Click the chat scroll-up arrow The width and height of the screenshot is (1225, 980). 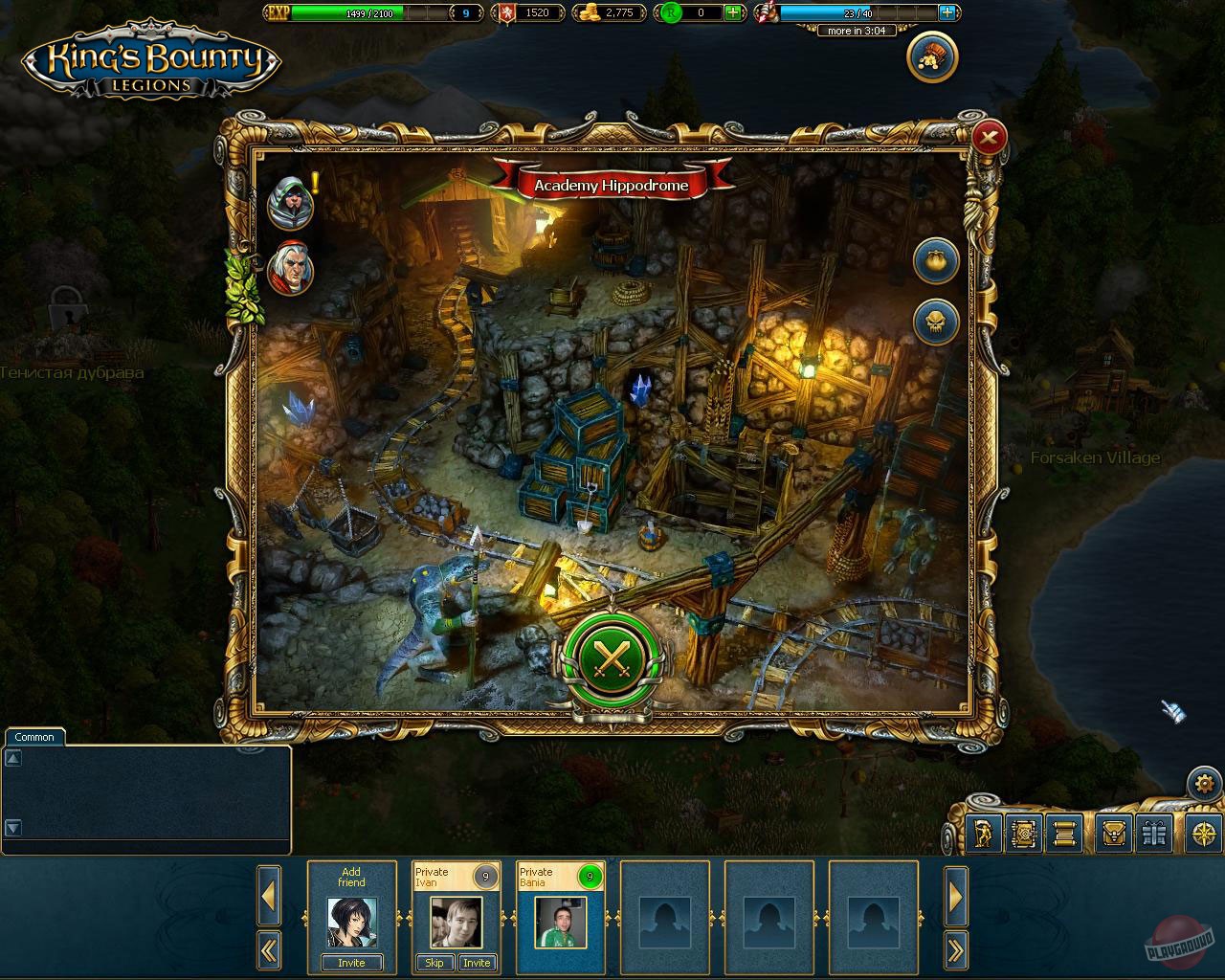tap(13, 756)
